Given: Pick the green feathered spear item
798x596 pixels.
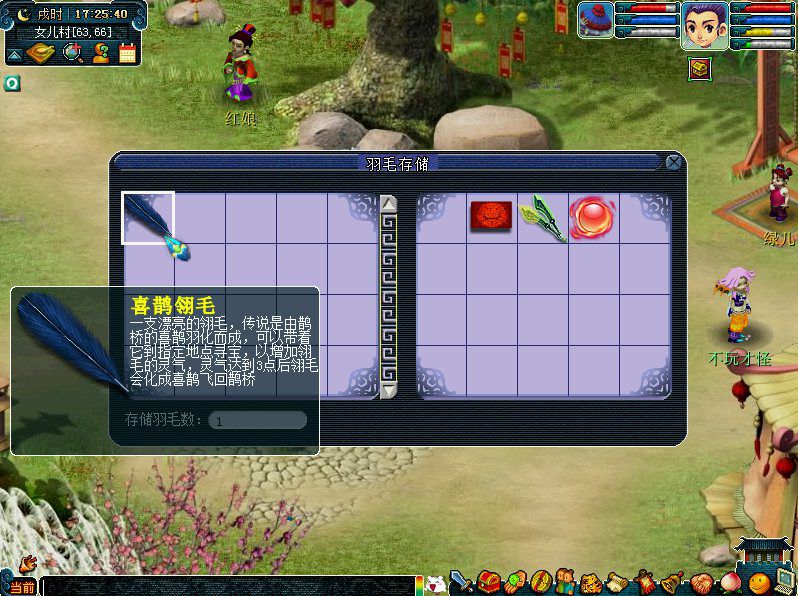Looking at the screenshot, I should tap(543, 217).
